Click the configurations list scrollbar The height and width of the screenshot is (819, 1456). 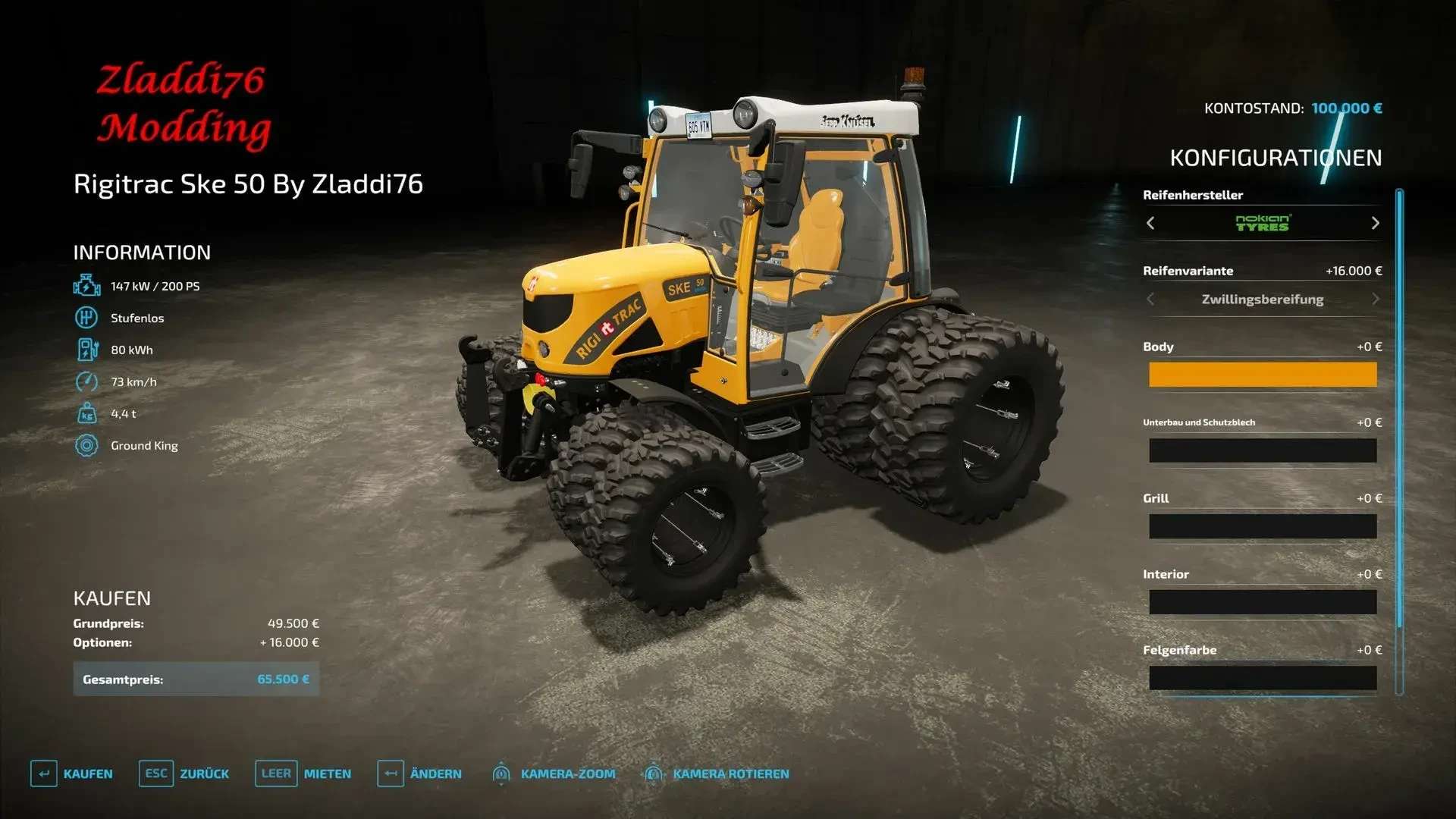(1399, 440)
